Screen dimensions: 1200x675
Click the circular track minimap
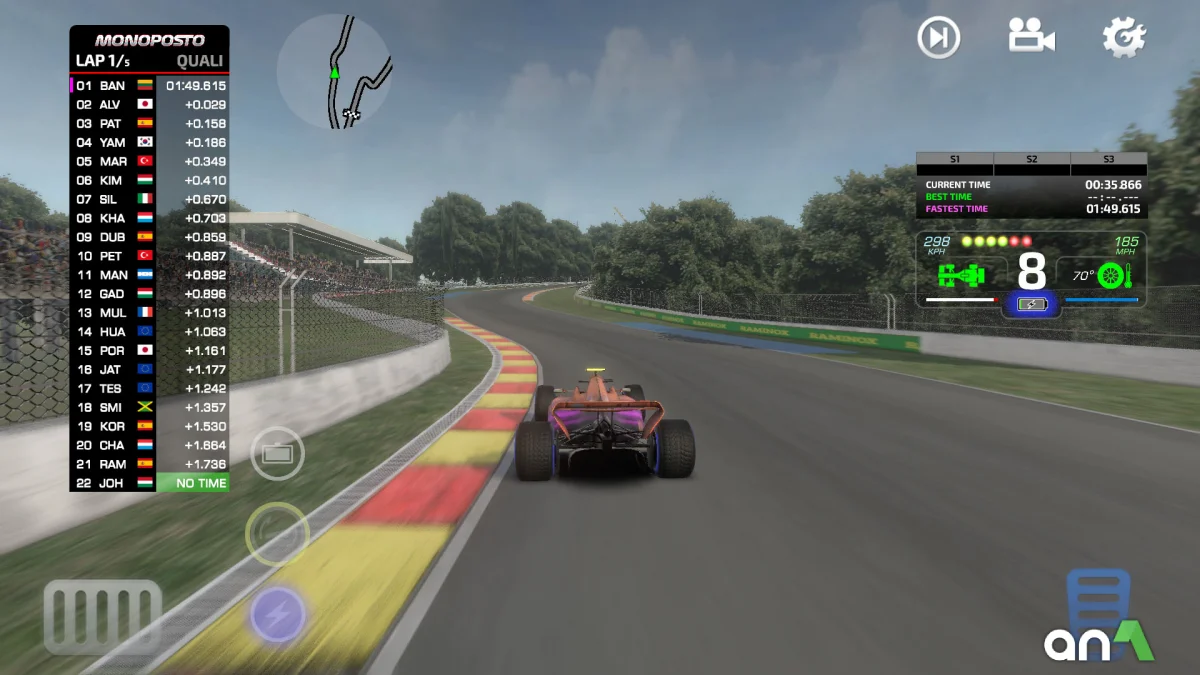point(334,72)
